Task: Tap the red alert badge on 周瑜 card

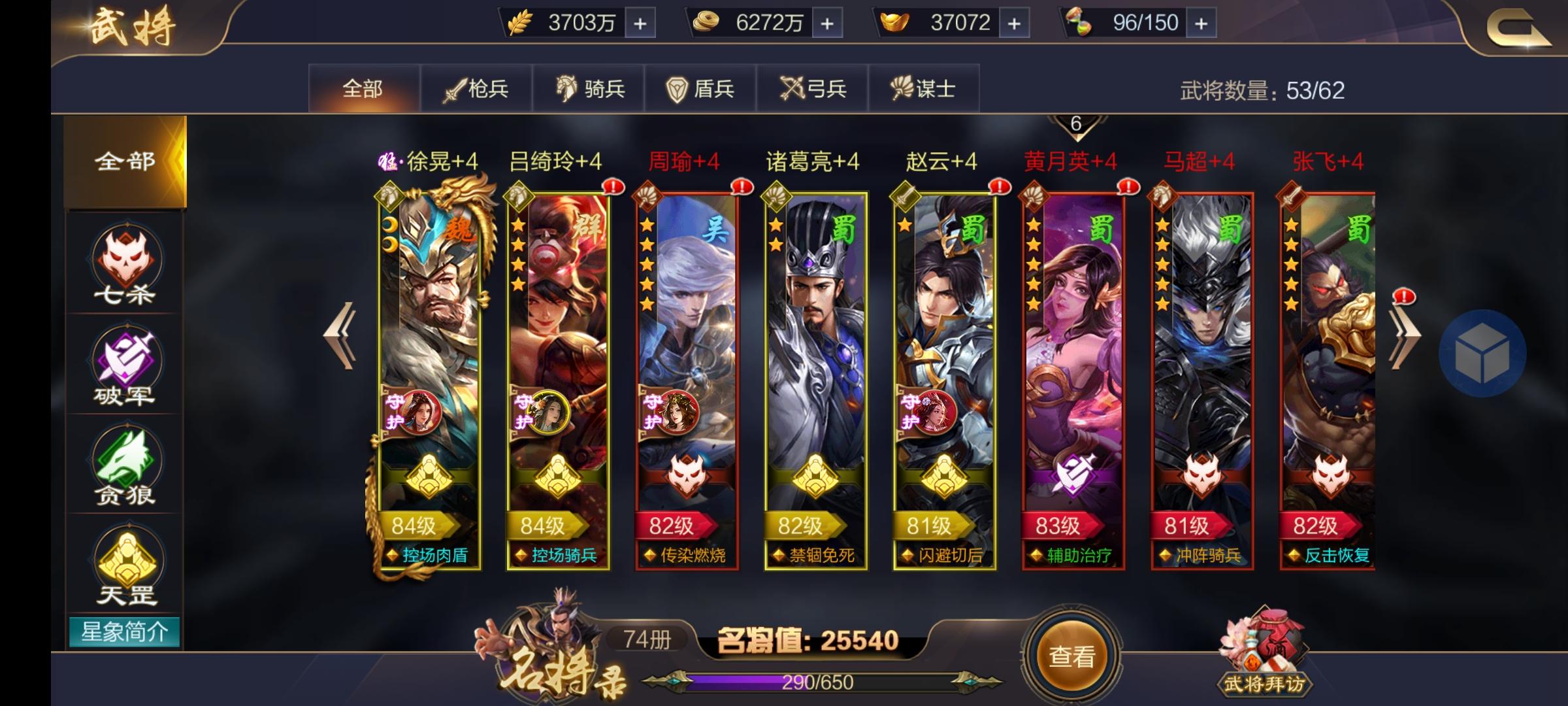Action: tap(740, 186)
